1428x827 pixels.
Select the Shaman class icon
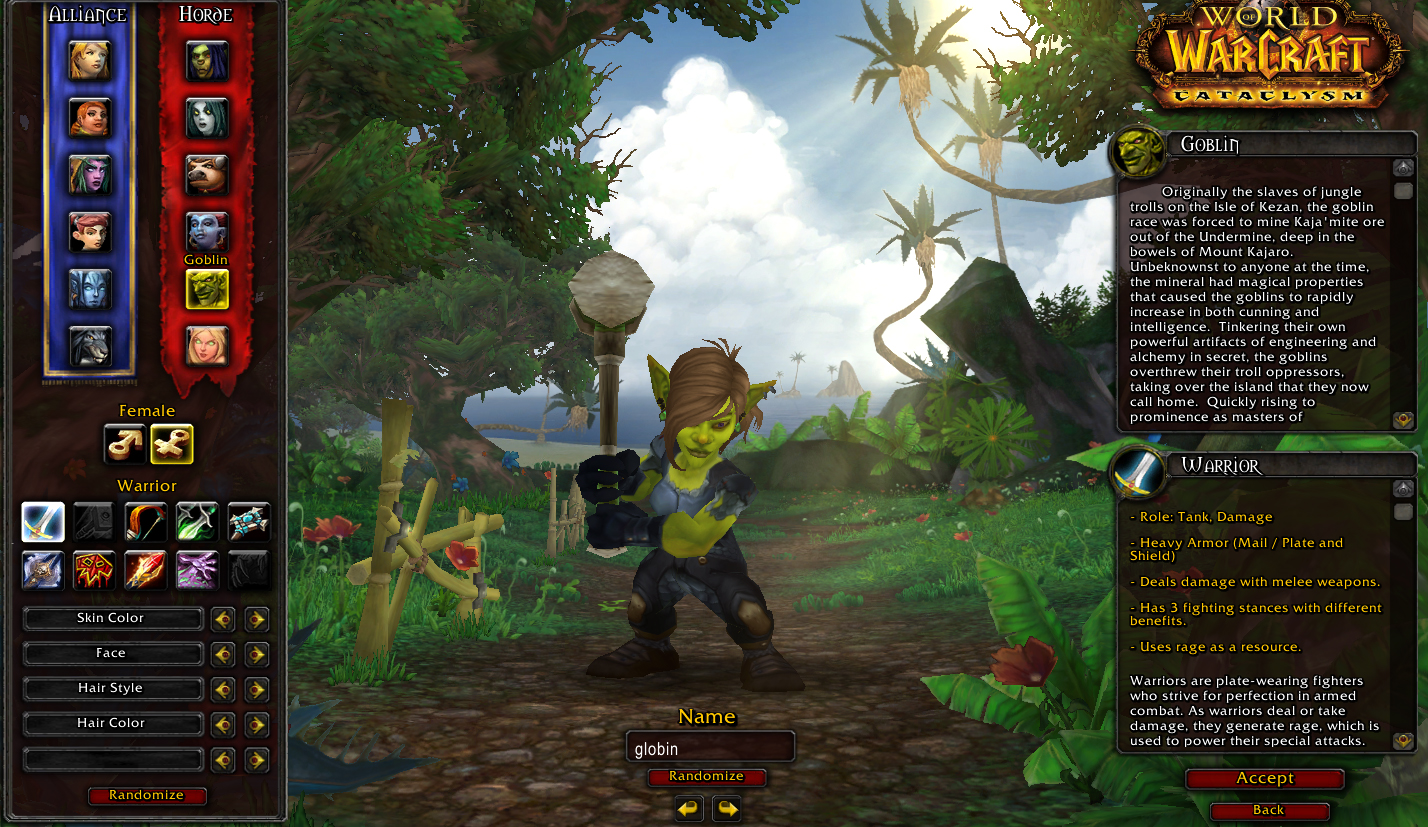[95, 570]
